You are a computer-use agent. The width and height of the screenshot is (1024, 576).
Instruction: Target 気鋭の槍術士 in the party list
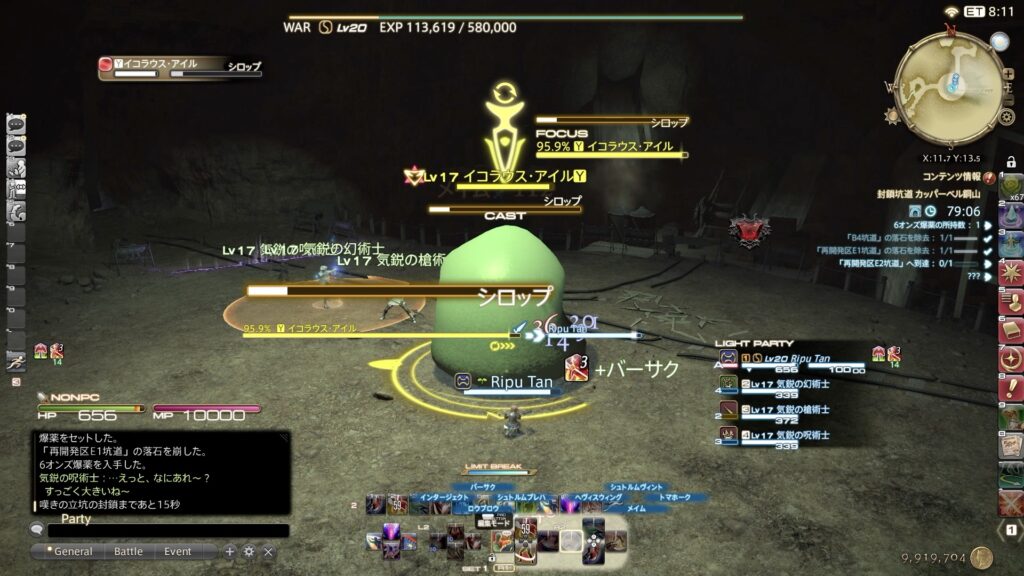pyautogui.click(x=790, y=412)
